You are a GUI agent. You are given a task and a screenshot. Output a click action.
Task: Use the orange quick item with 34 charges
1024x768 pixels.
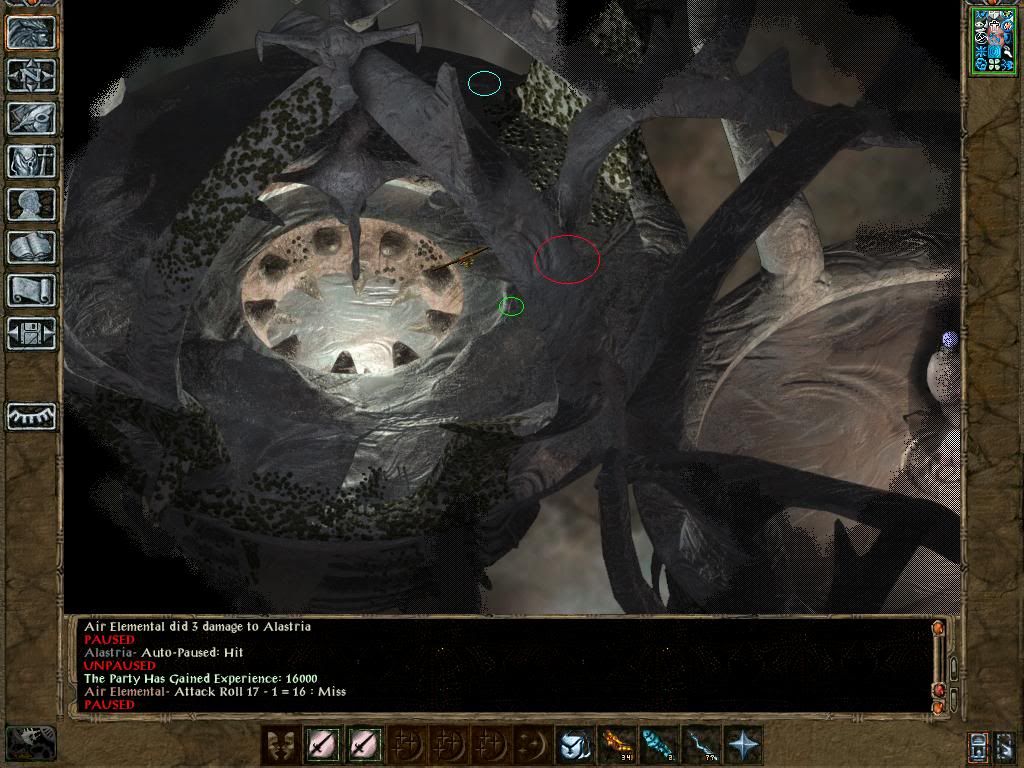[615, 745]
